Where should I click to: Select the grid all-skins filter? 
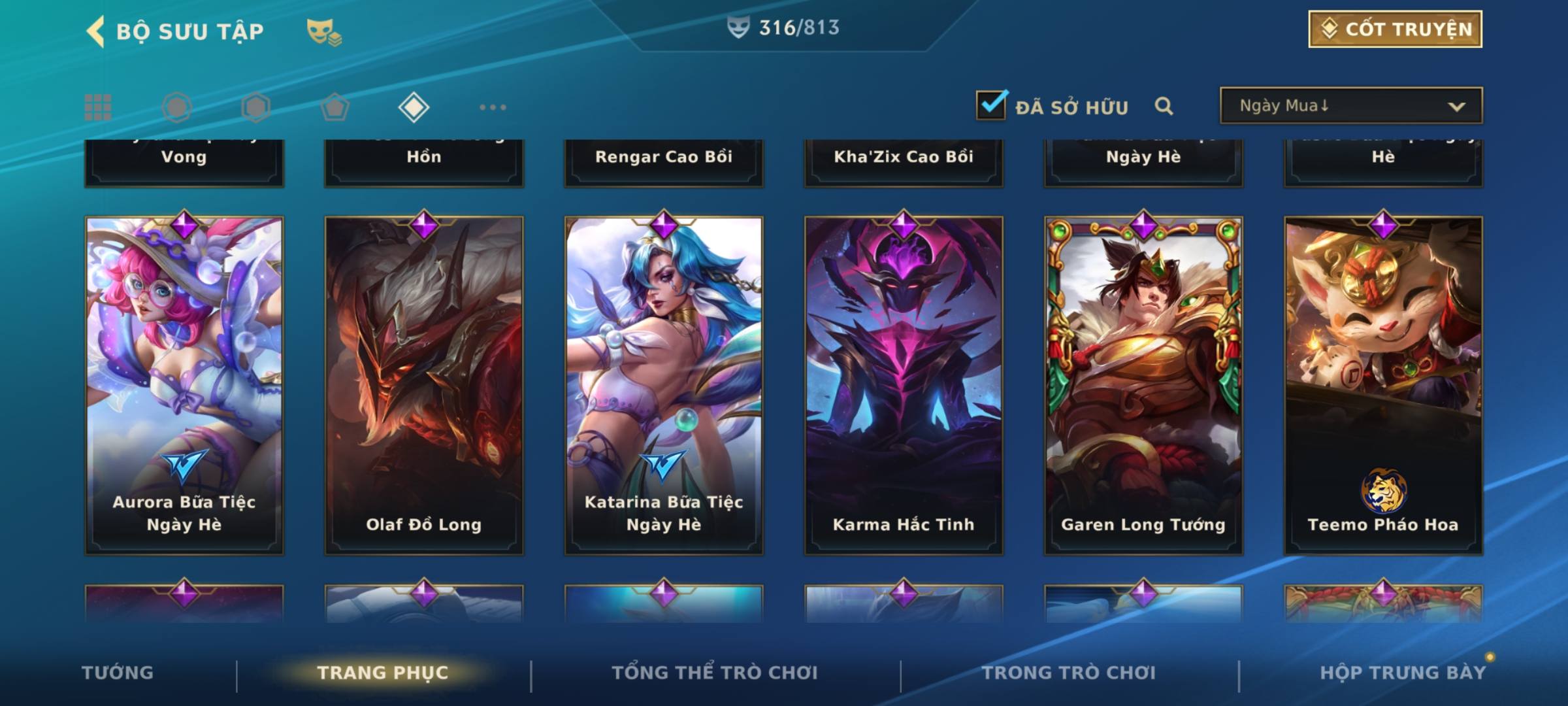(98, 107)
